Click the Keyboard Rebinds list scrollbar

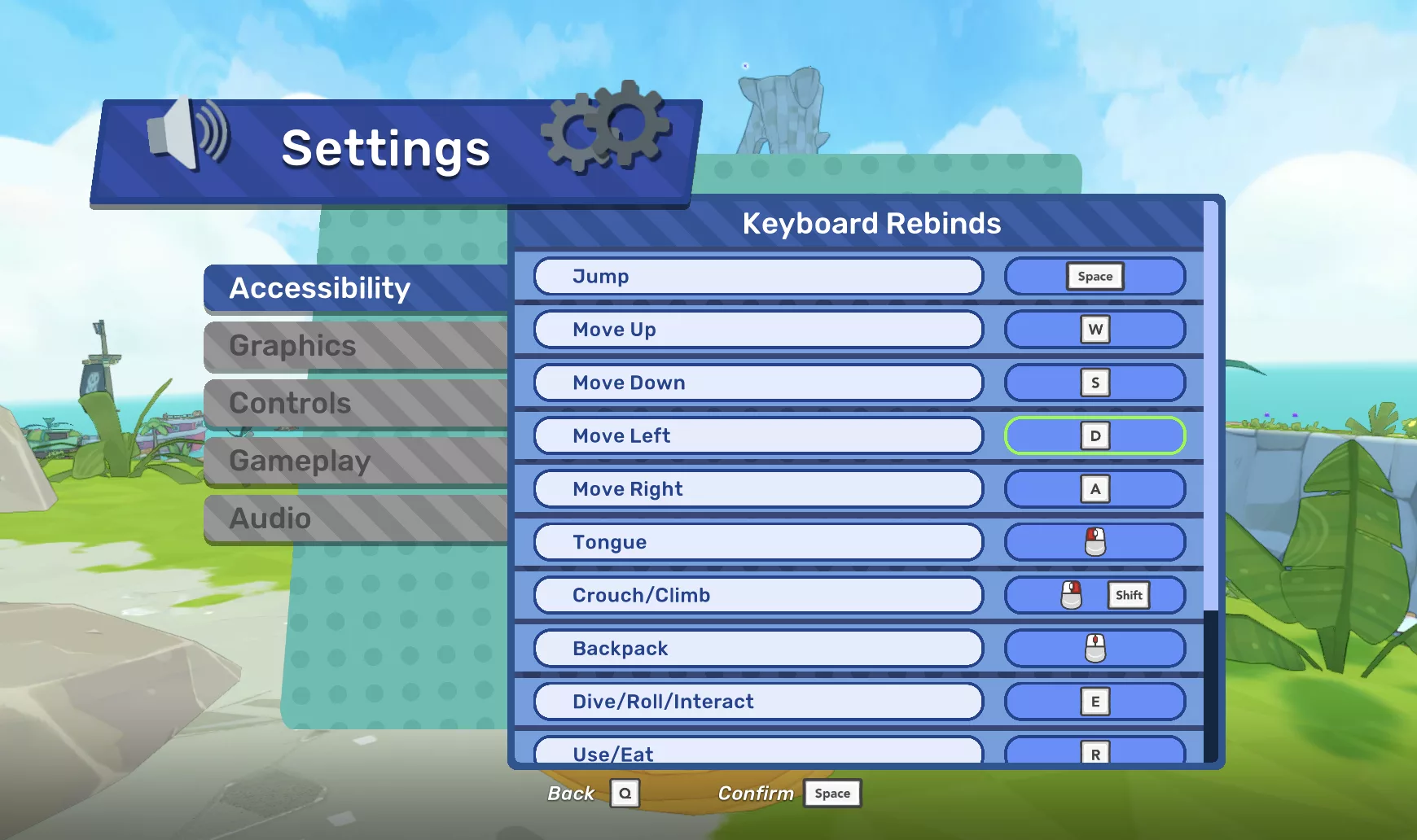[1211, 407]
